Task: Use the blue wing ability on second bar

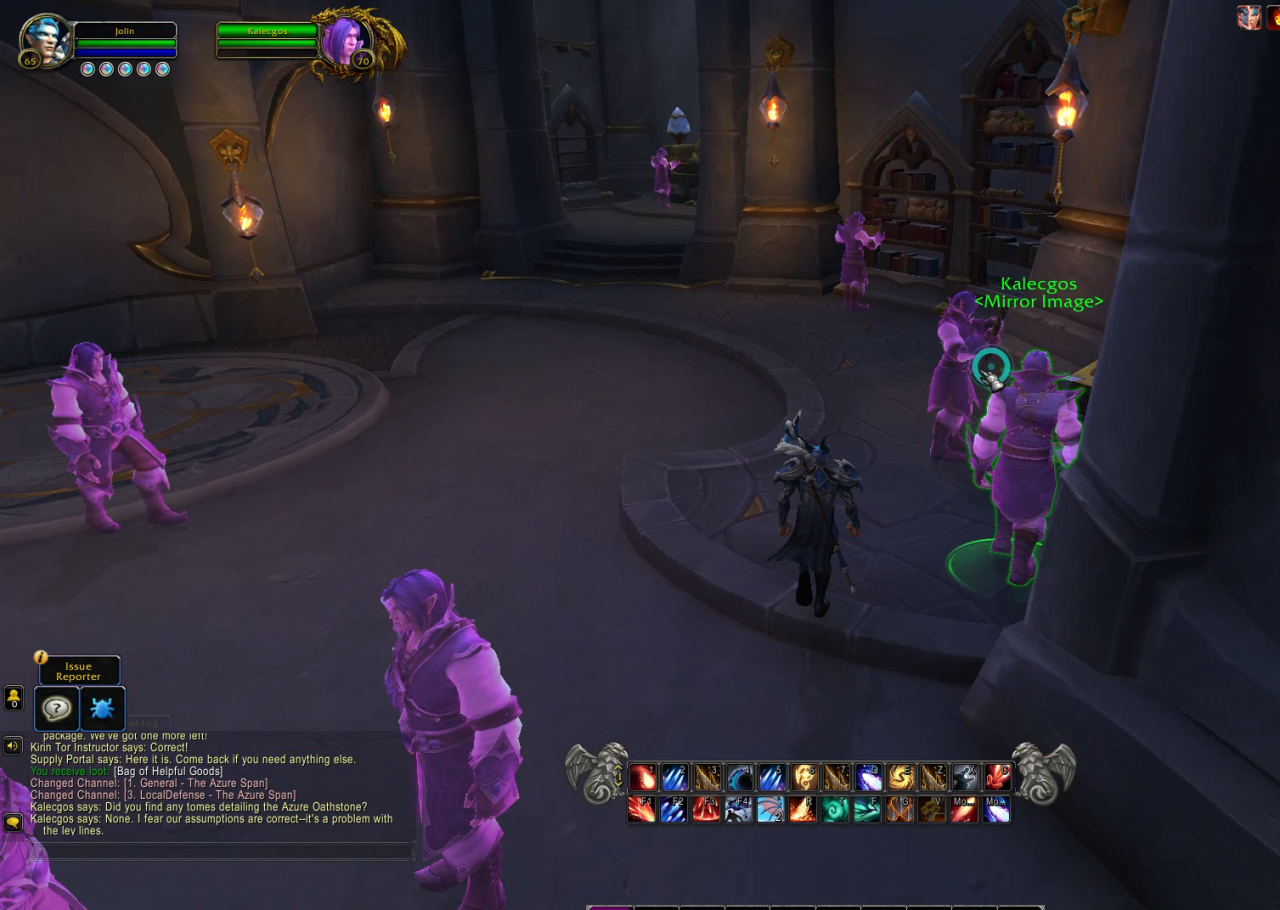Action: tap(770, 809)
